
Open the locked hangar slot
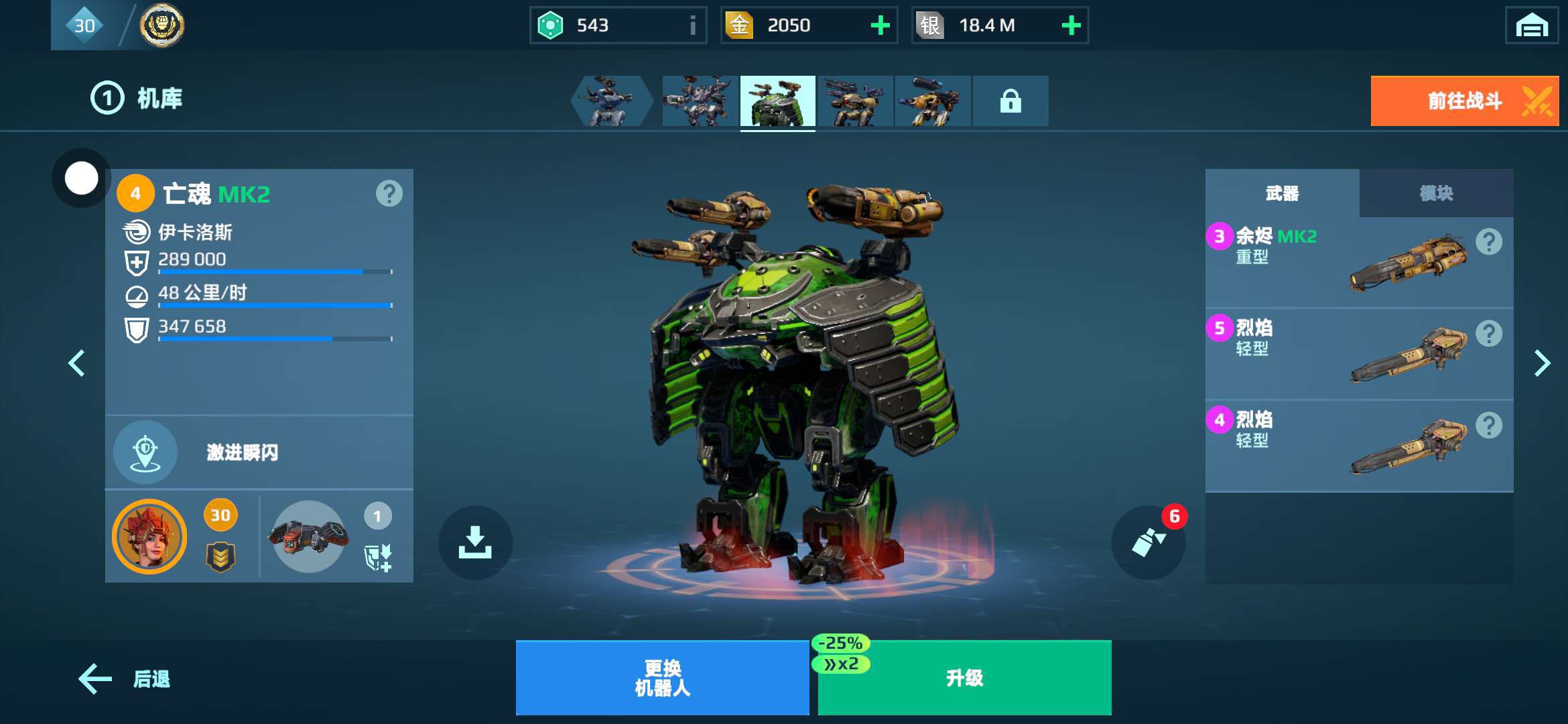1010,101
